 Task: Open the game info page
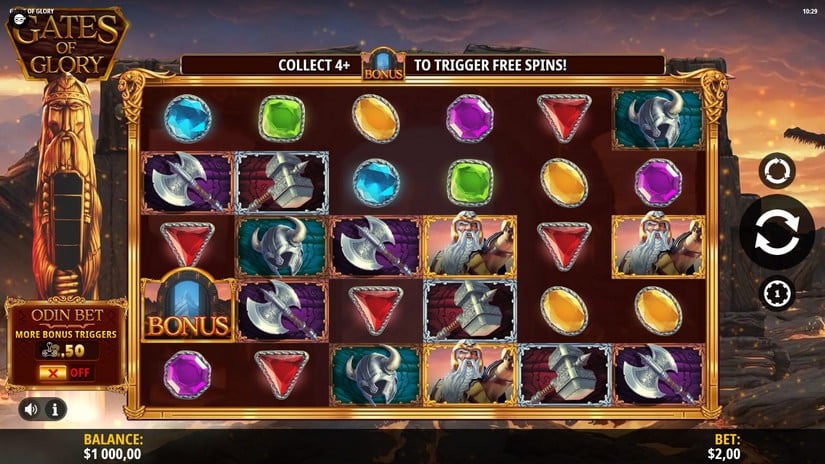(x=54, y=409)
